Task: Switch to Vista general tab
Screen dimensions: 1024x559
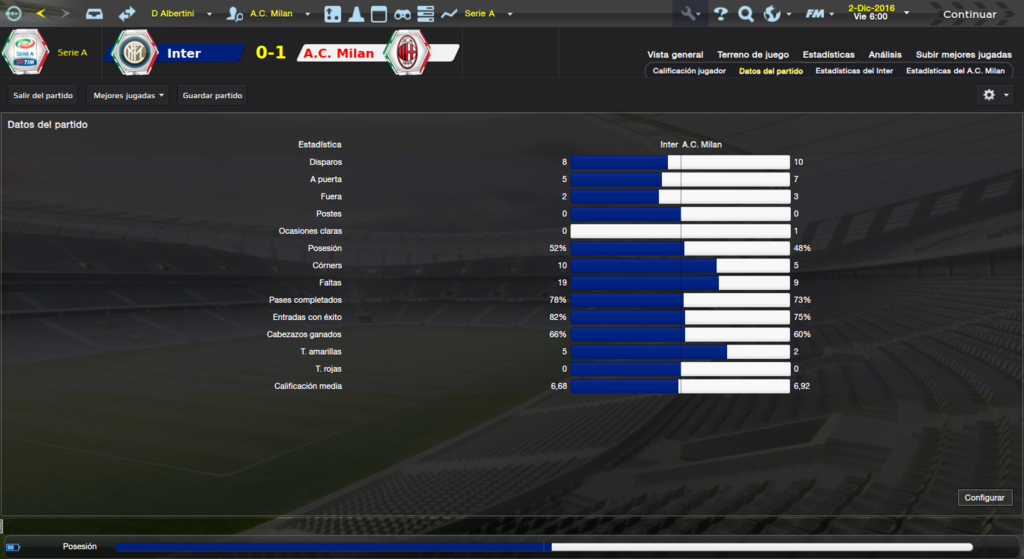Action: point(675,55)
